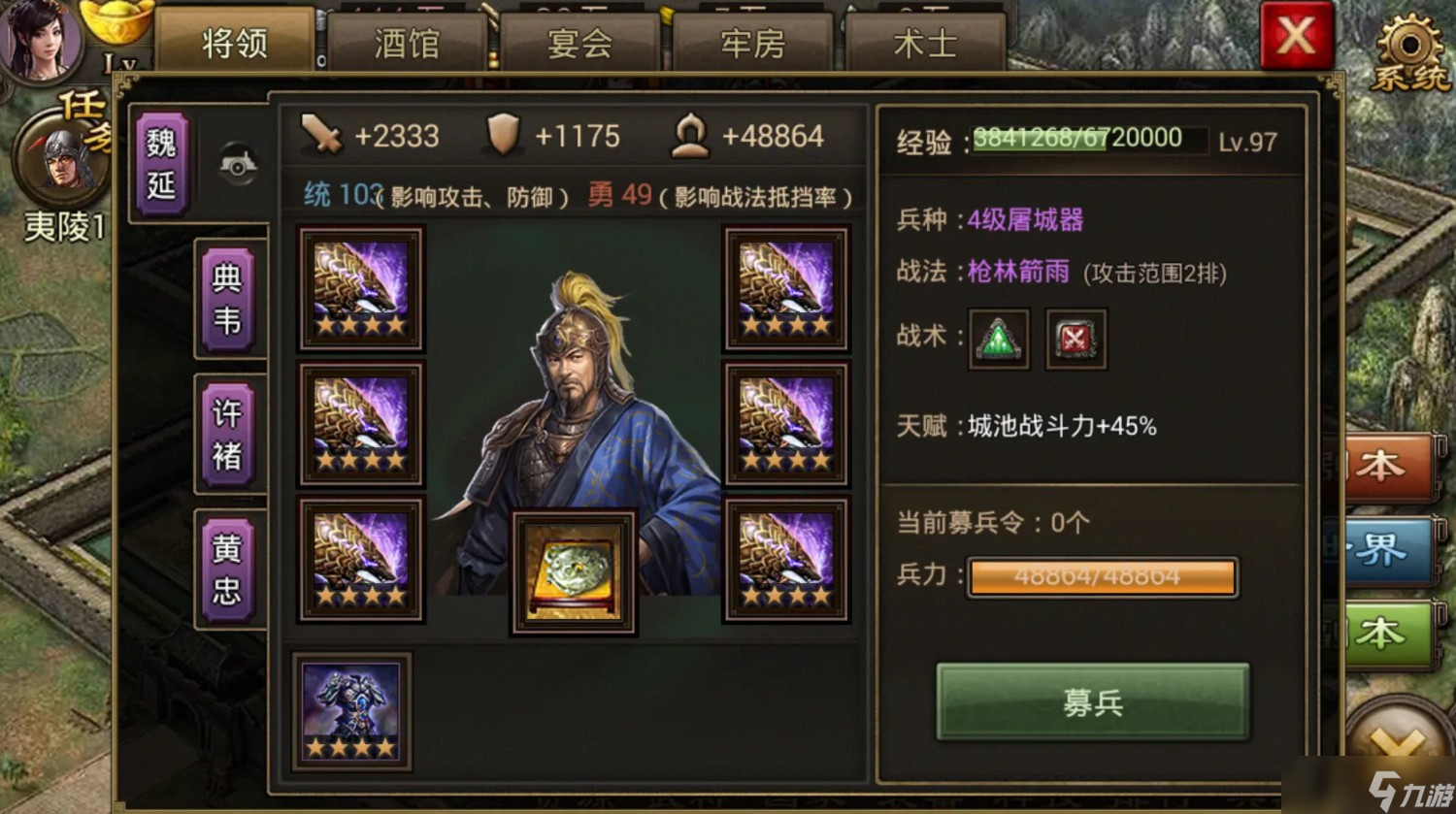Click the shield defense icon showing +1175
The height and width of the screenshot is (814, 1456).
coord(502,136)
